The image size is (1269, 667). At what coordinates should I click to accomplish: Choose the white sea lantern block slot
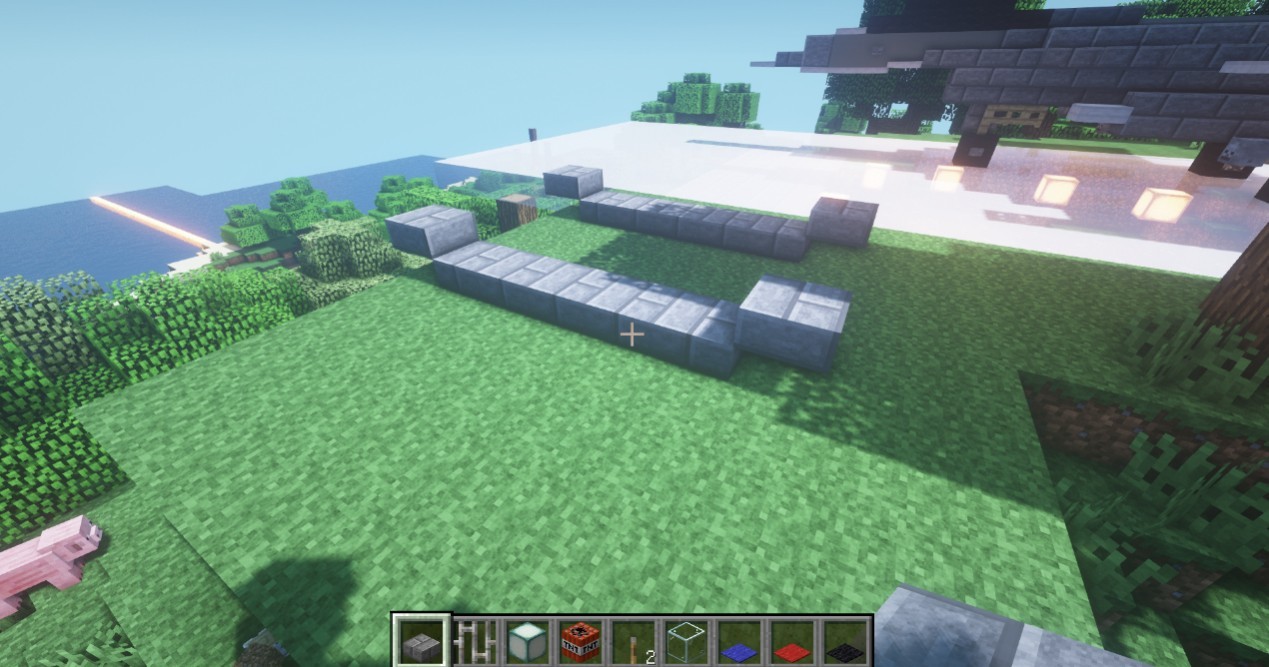(x=527, y=640)
